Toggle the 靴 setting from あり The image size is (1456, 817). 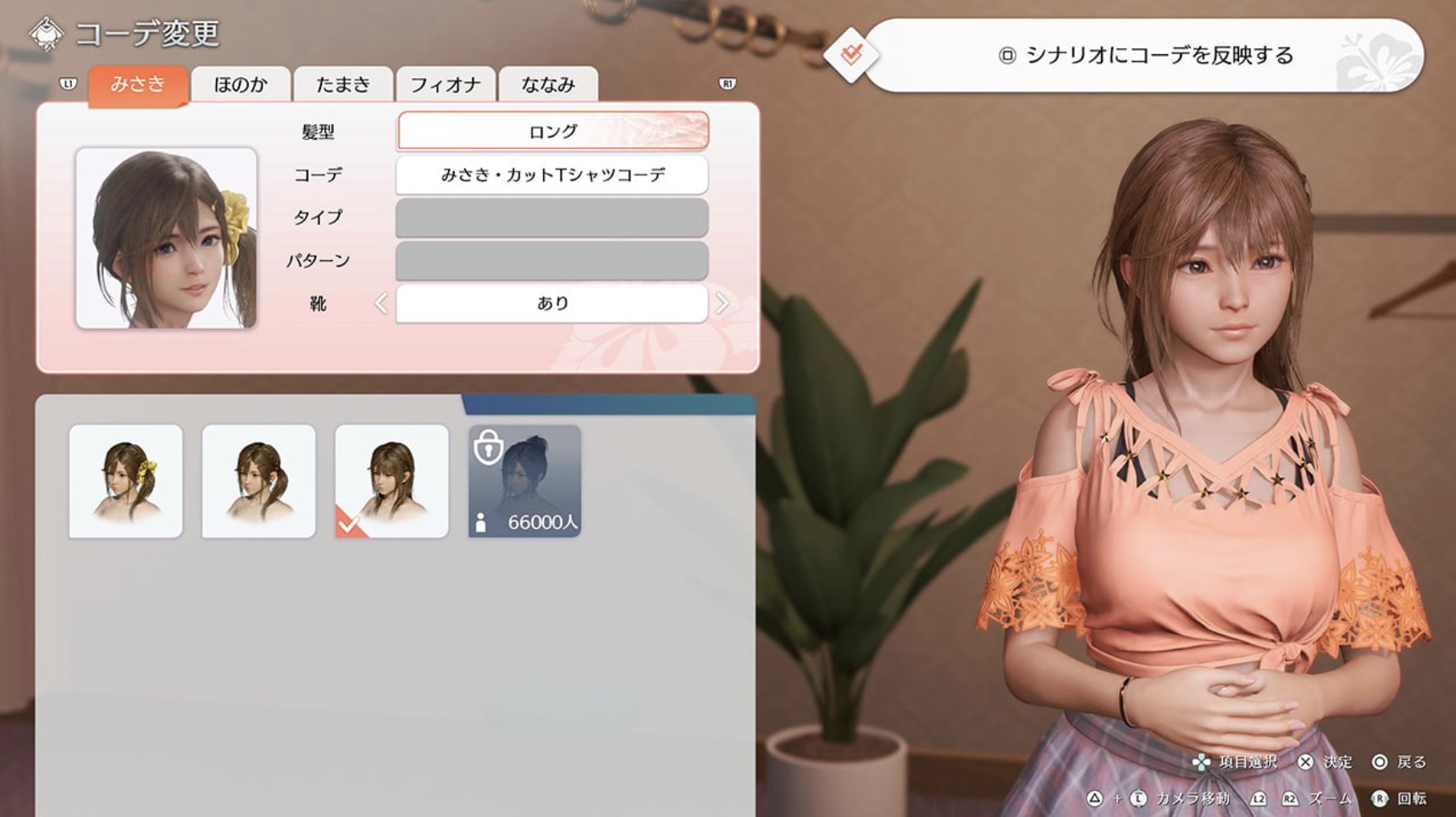coord(551,303)
